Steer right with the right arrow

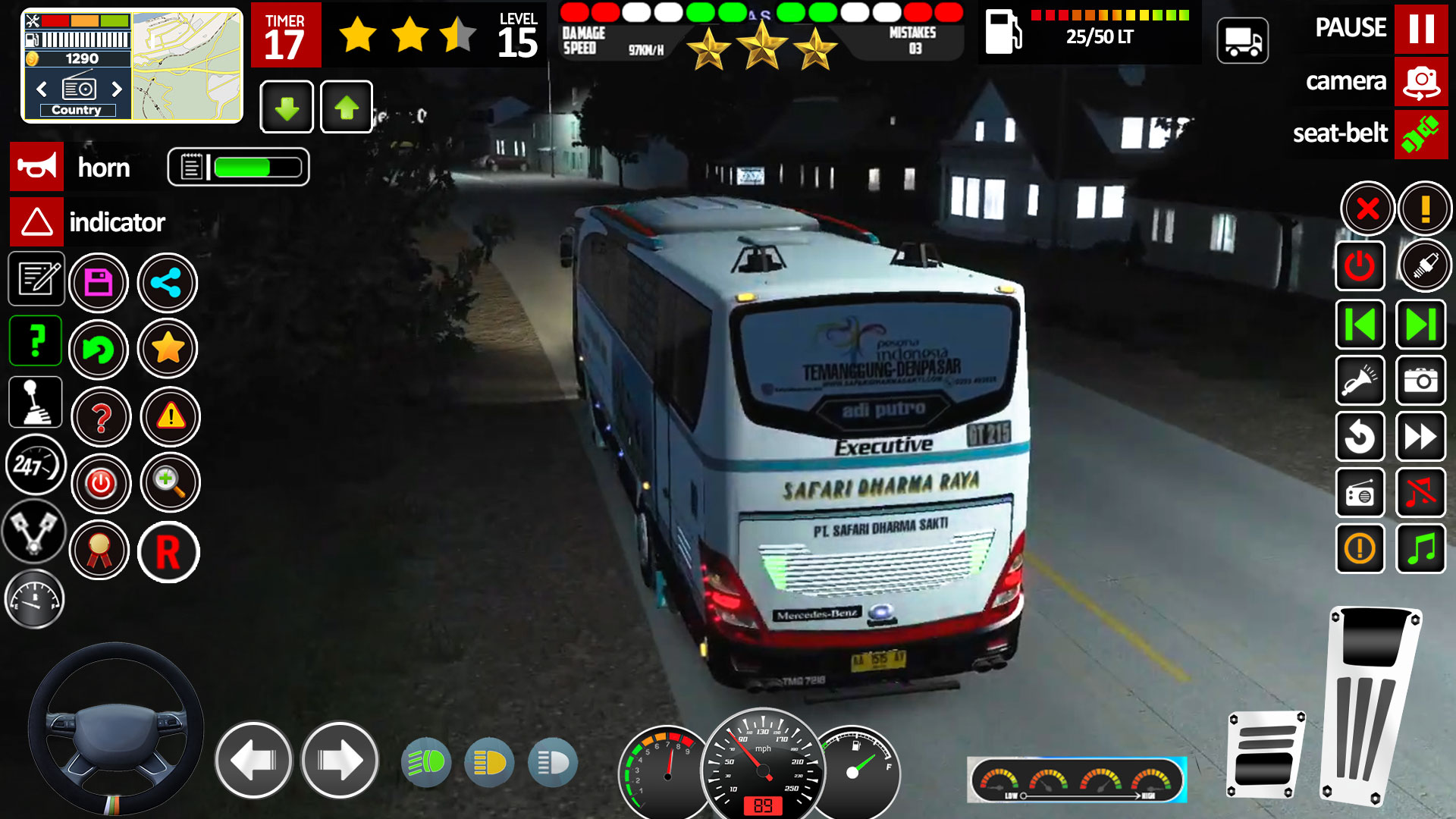340,760
